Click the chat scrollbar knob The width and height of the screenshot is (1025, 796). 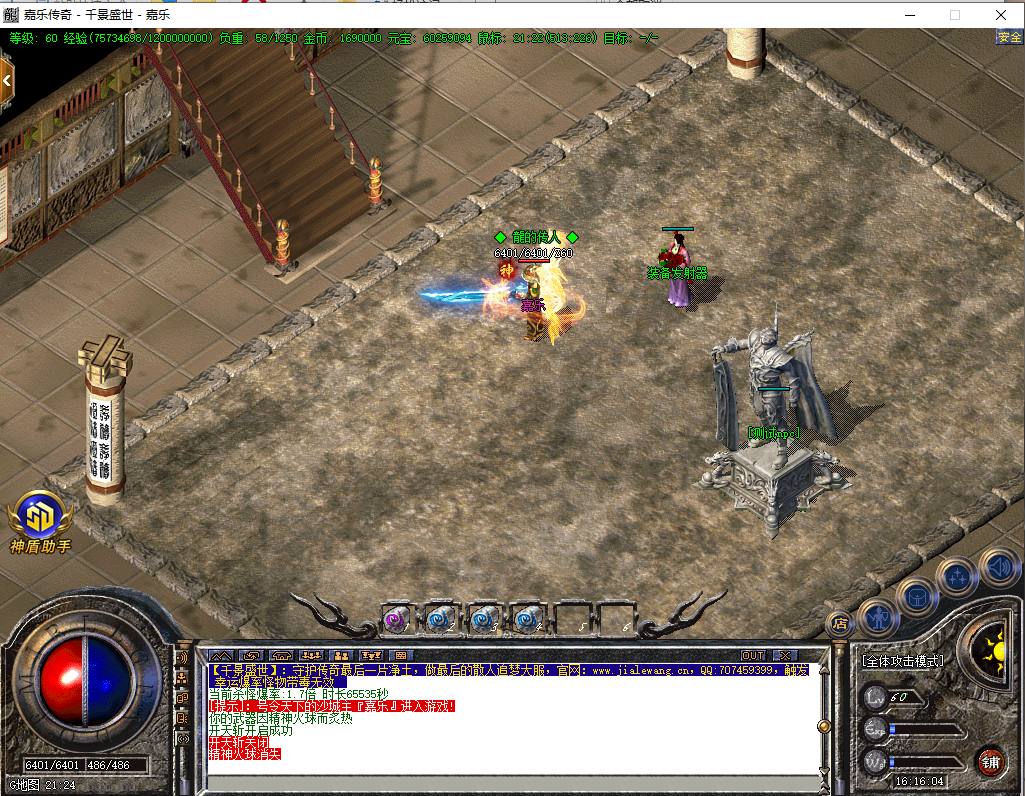point(824,726)
